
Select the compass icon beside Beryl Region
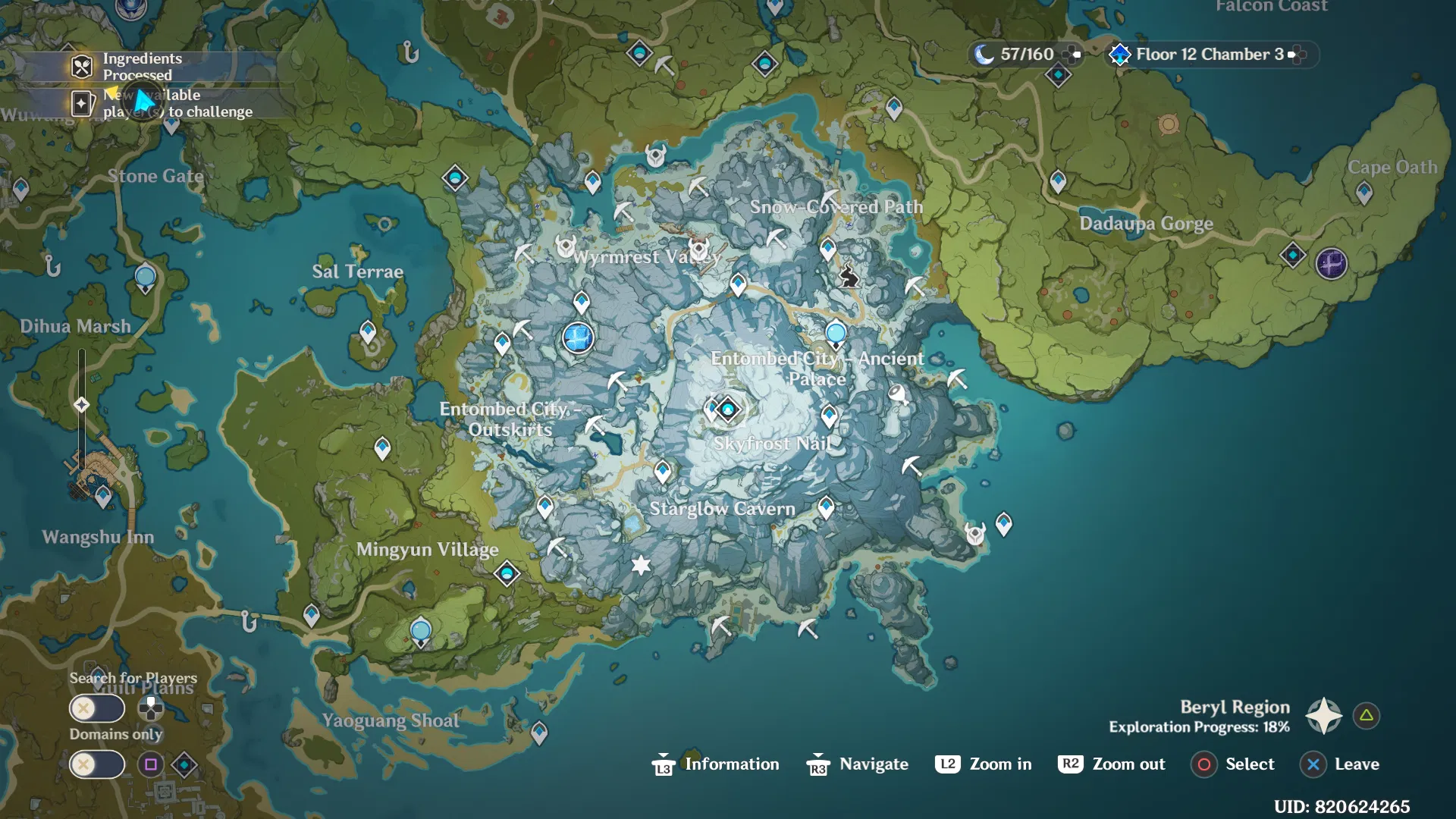[x=1323, y=714]
